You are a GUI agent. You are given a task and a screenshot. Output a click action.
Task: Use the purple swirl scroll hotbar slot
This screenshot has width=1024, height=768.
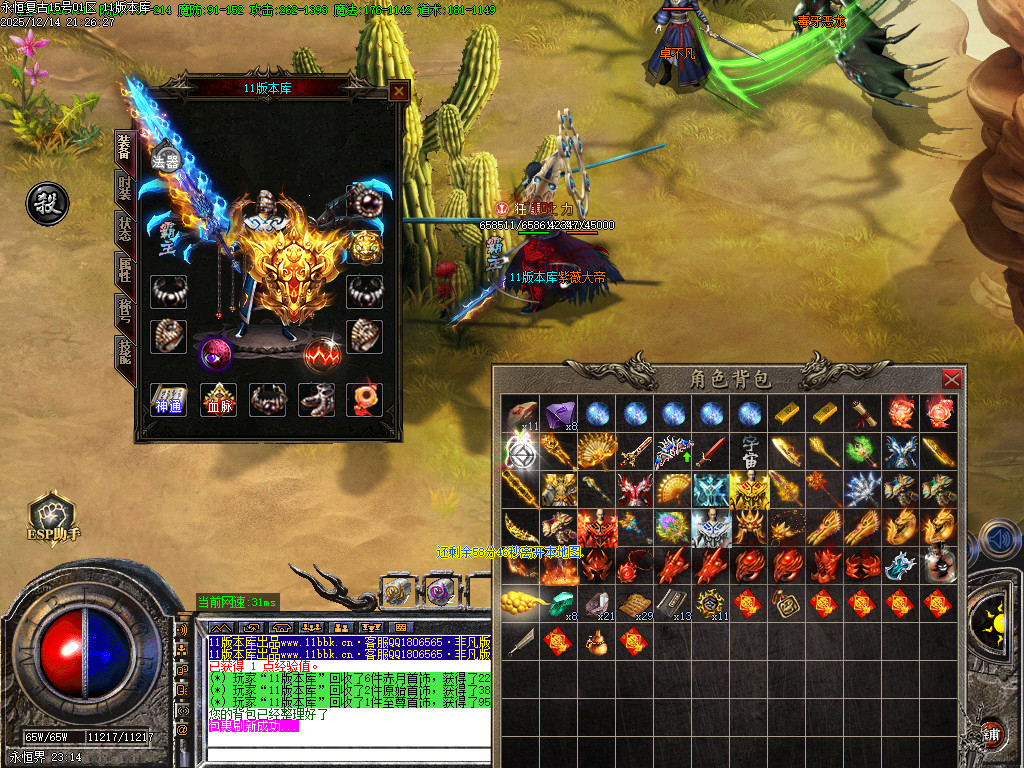[438, 591]
